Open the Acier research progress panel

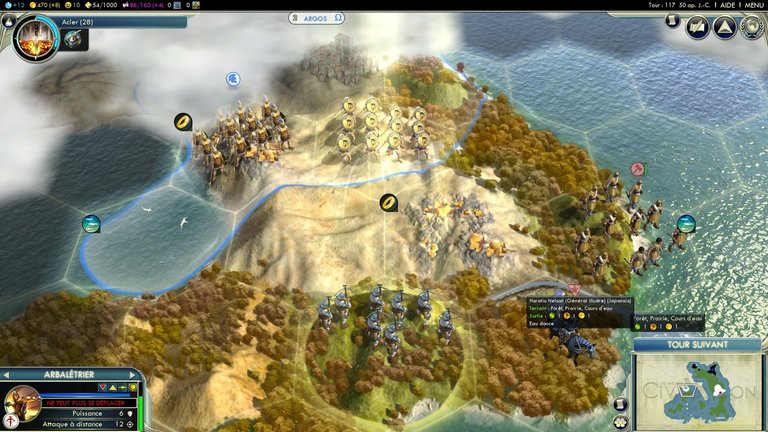(120, 21)
